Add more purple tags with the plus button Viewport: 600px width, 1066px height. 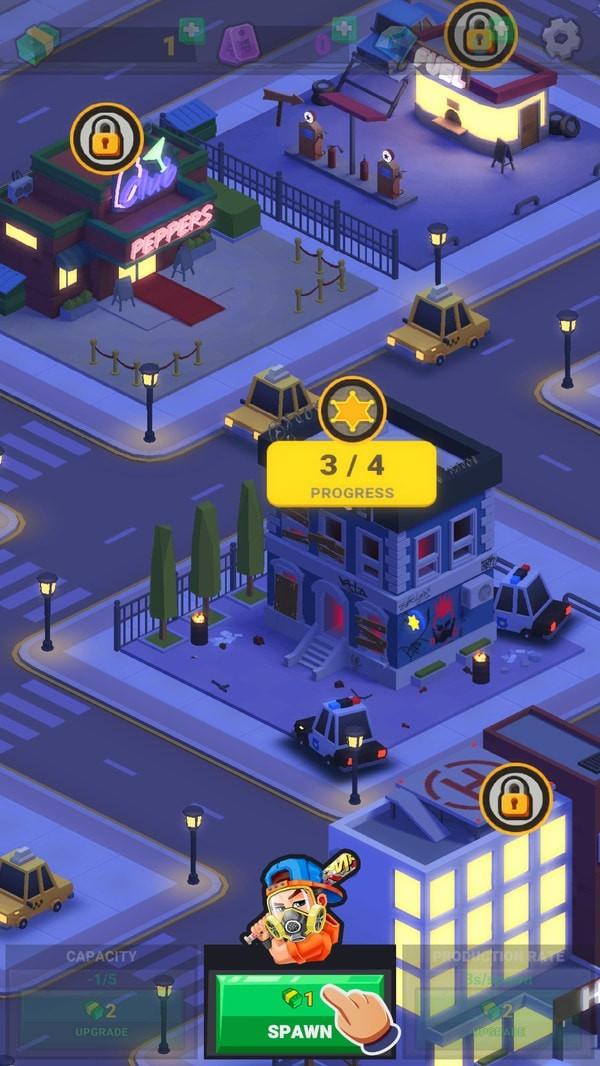coord(343,30)
